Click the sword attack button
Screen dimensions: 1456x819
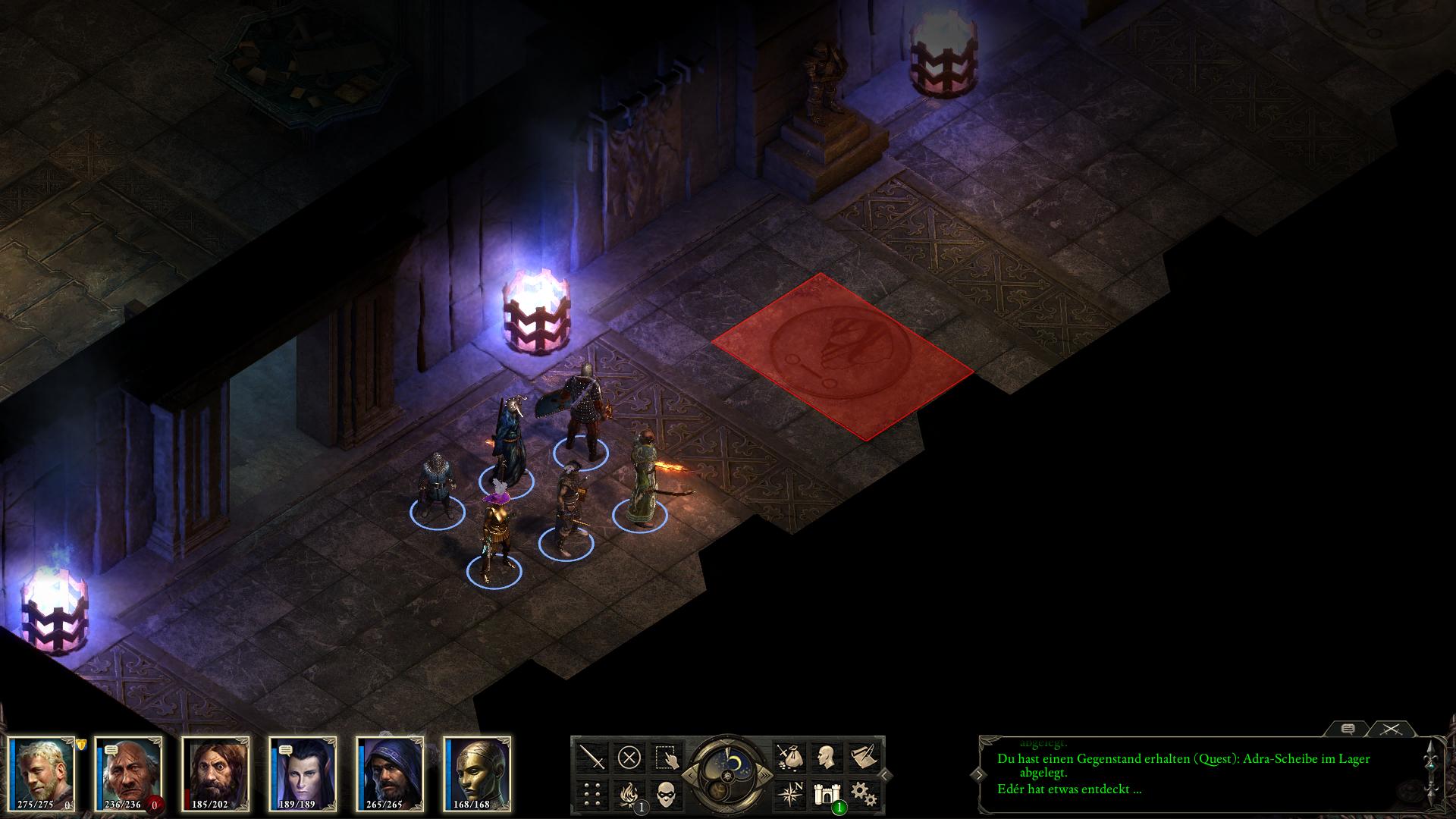tap(592, 757)
